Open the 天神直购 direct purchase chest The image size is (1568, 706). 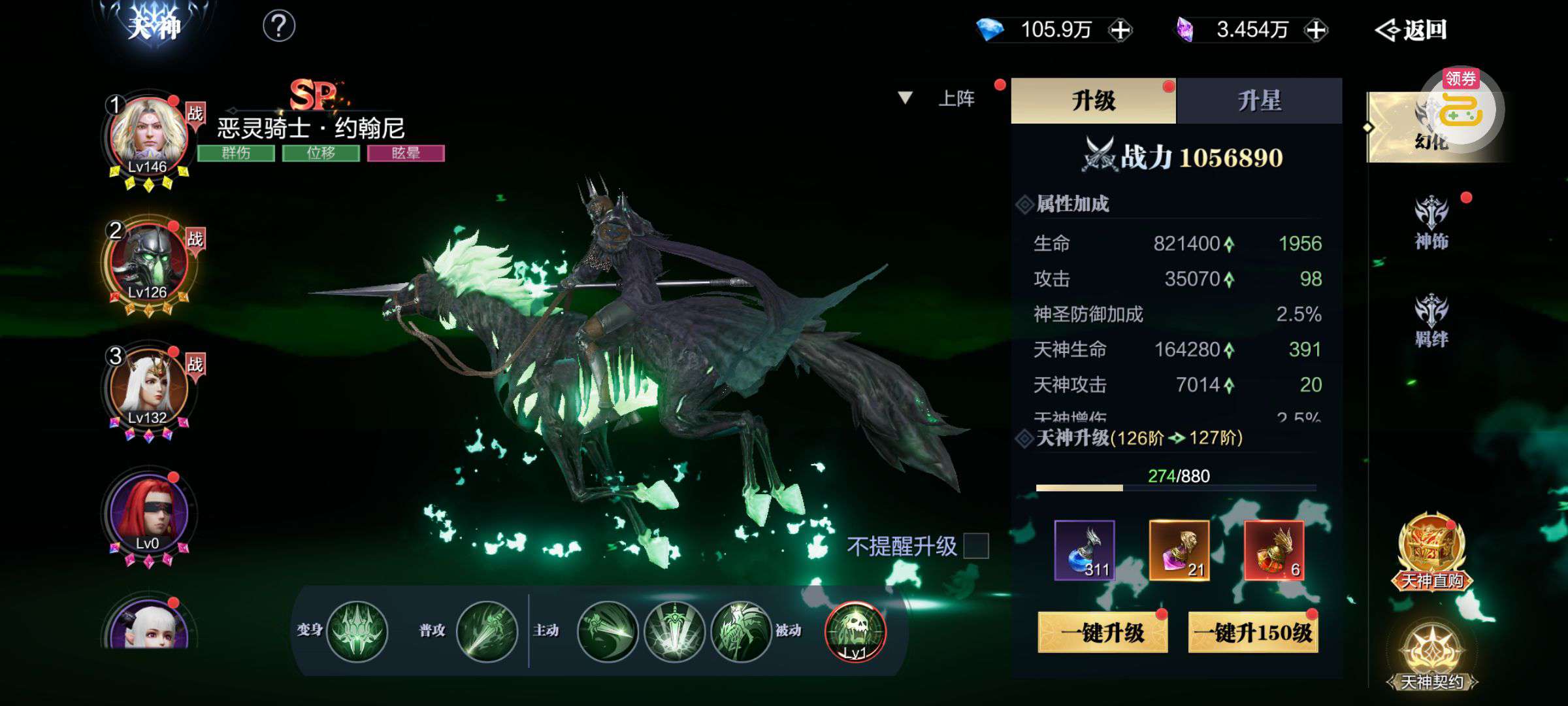click(x=1431, y=553)
